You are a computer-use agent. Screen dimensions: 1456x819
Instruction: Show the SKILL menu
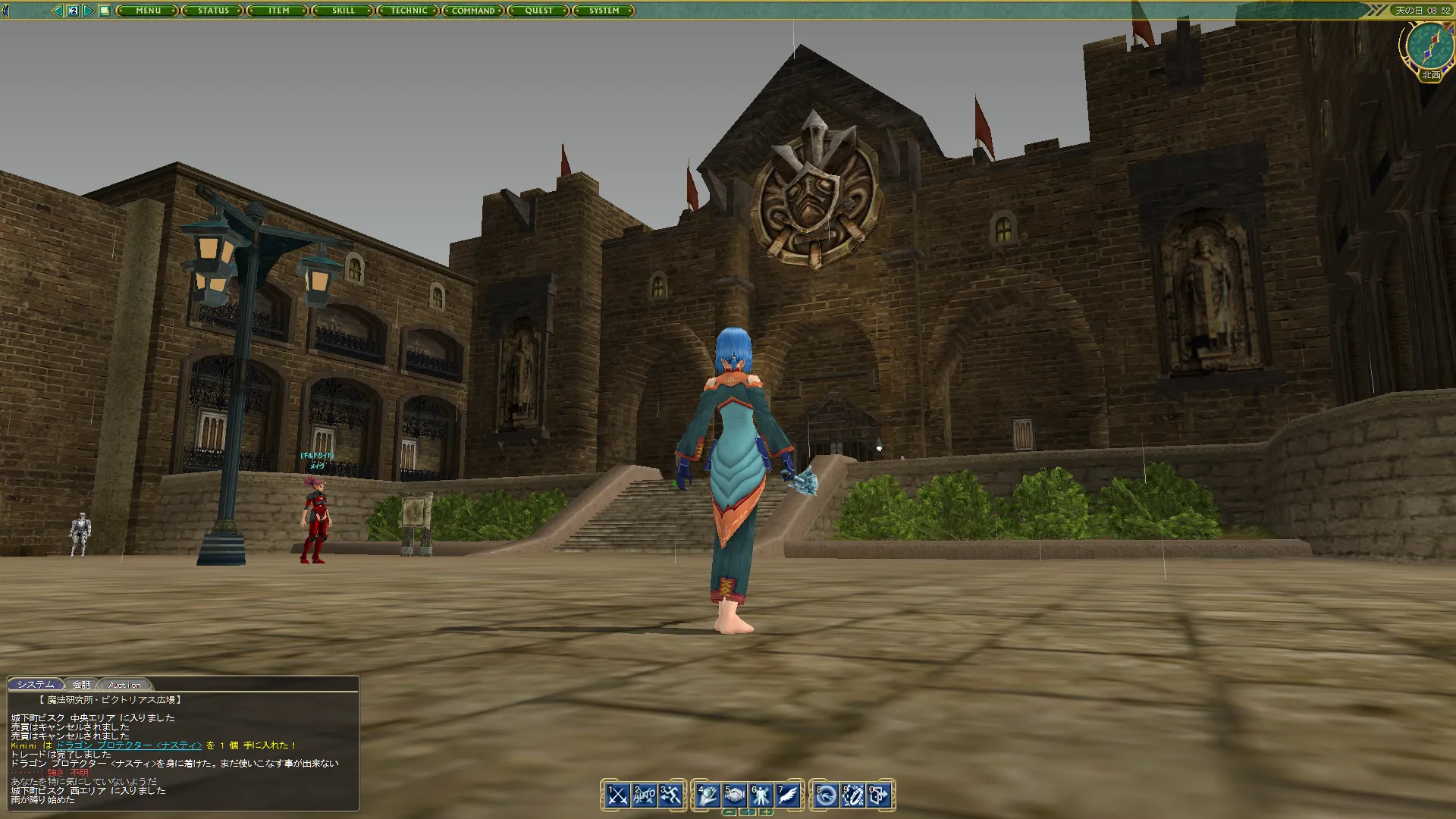[344, 11]
